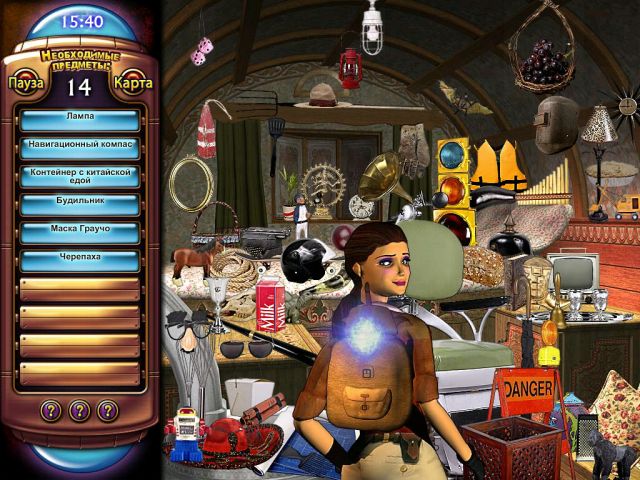Choose the Черепаха list entry
The width and height of the screenshot is (640, 480).
point(80,259)
